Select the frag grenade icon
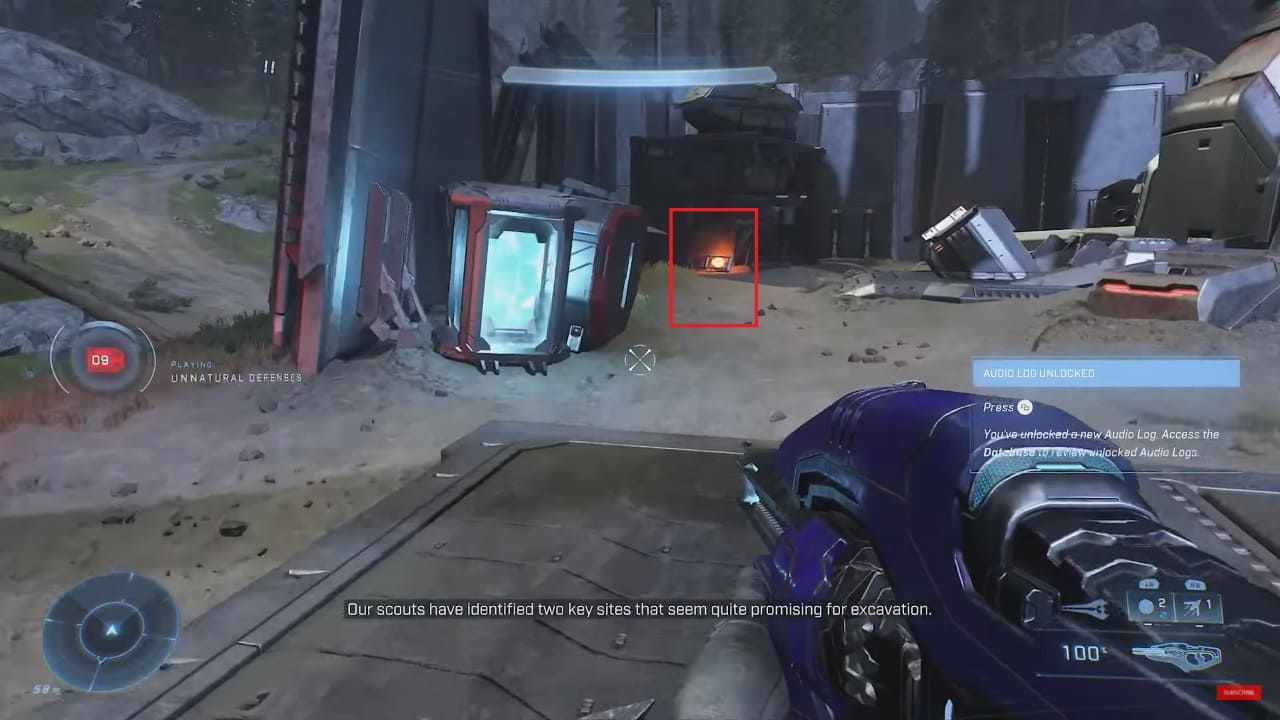Viewport: 1280px width, 720px height. click(x=1145, y=606)
